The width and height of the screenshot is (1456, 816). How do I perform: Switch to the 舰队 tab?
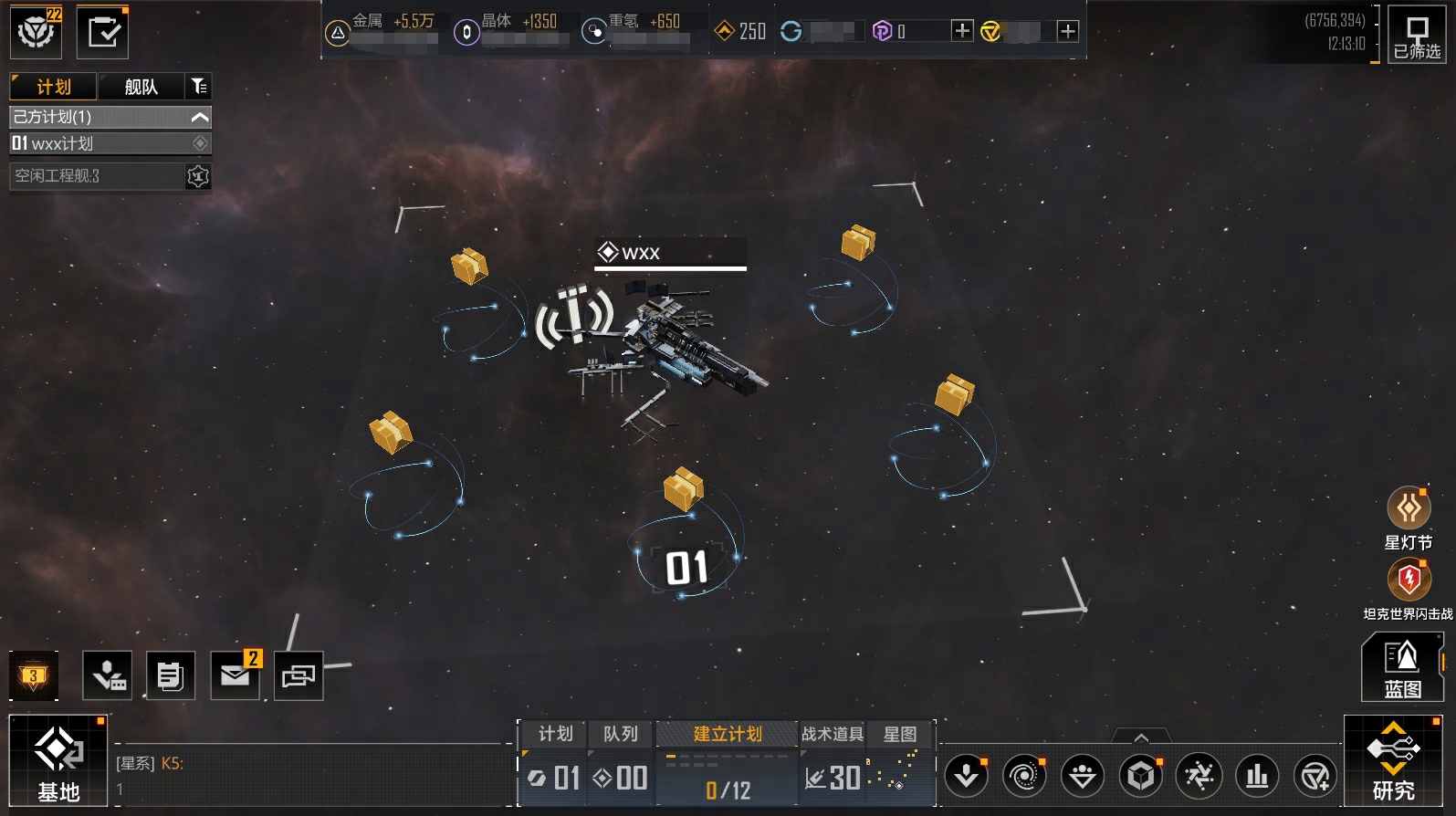point(141,87)
